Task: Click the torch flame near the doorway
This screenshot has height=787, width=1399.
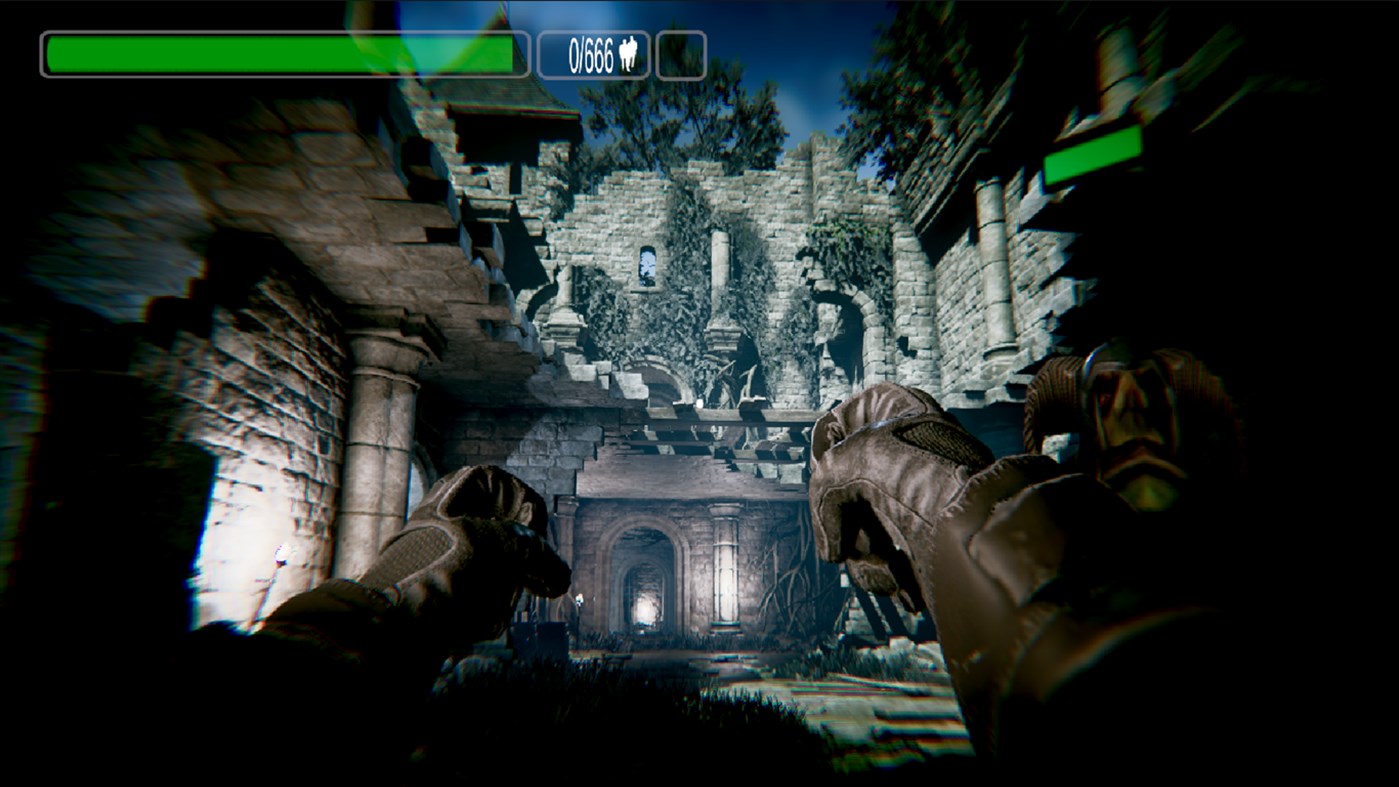Action: point(577,600)
